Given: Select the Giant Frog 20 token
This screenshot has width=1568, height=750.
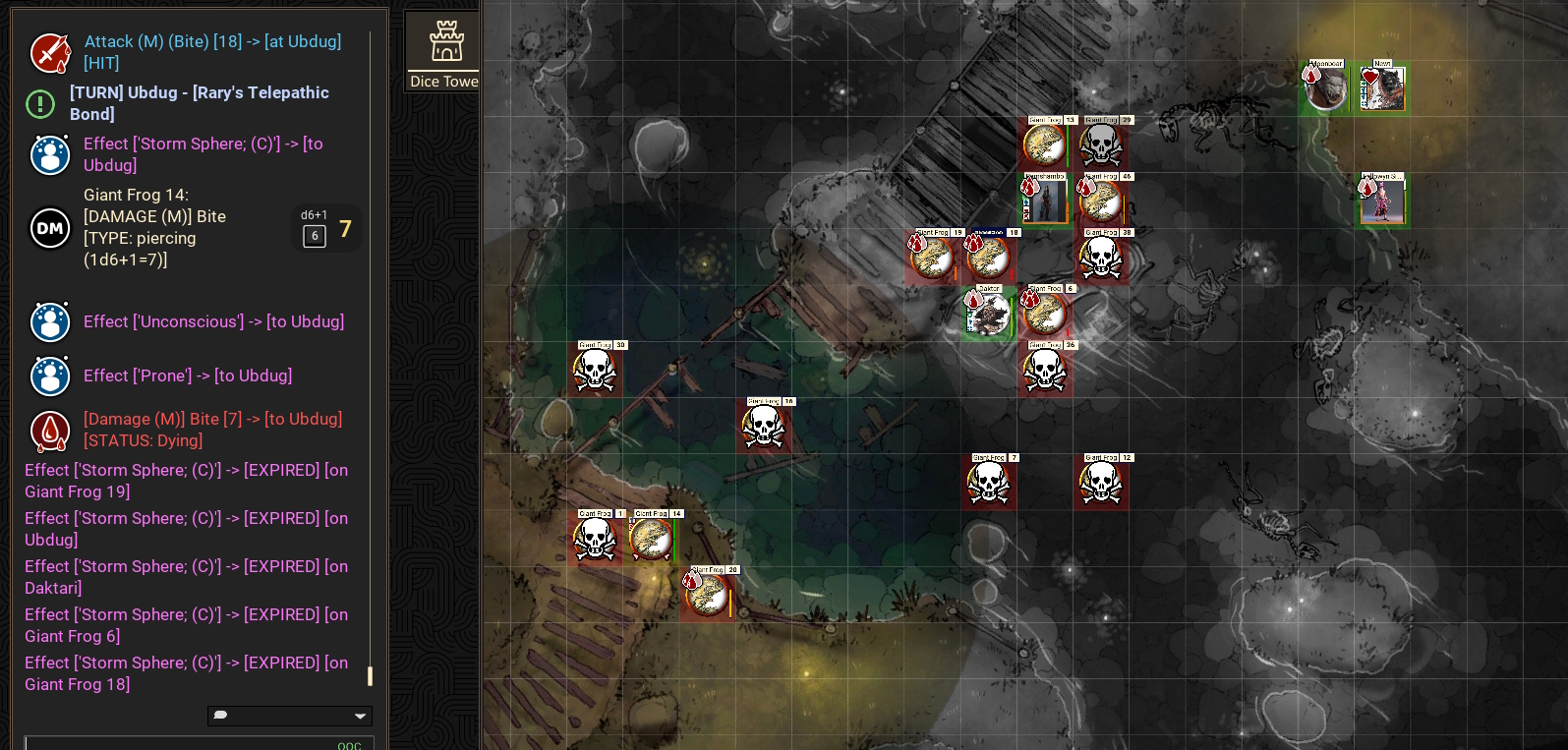Looking at the screenshot, I should click(707, 596).
